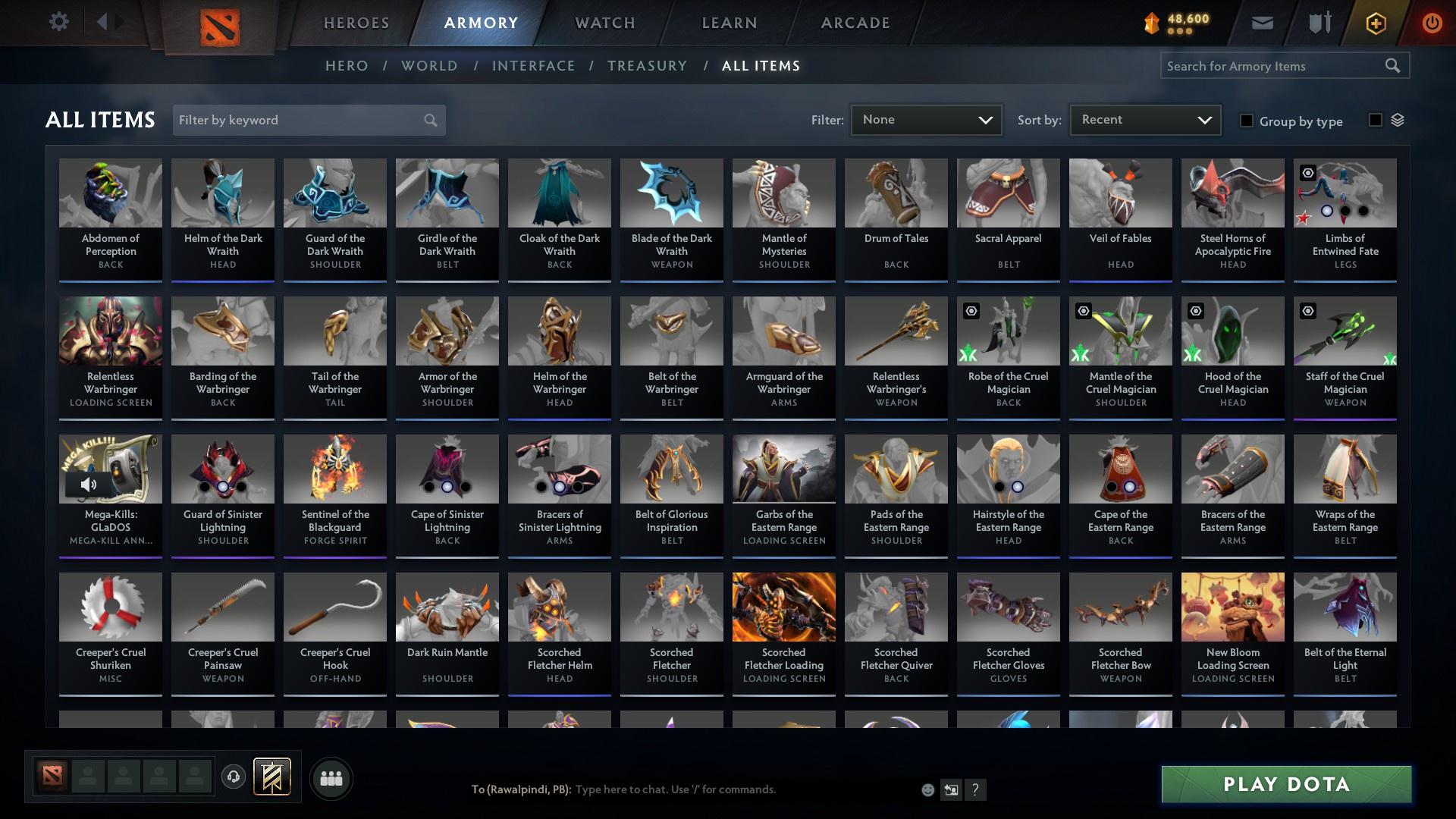This screenshot has width=1456, height=819.
Task: Open notifications via the envelope icon
Action: 1262,22
